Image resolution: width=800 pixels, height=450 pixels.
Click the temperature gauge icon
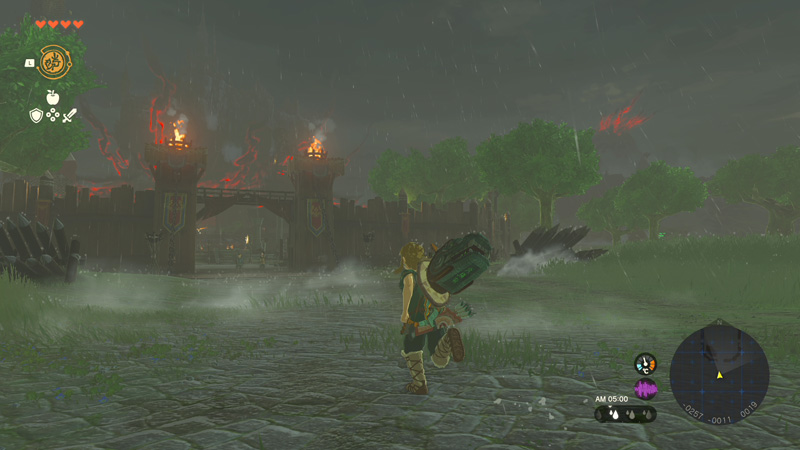pos(645,364)
